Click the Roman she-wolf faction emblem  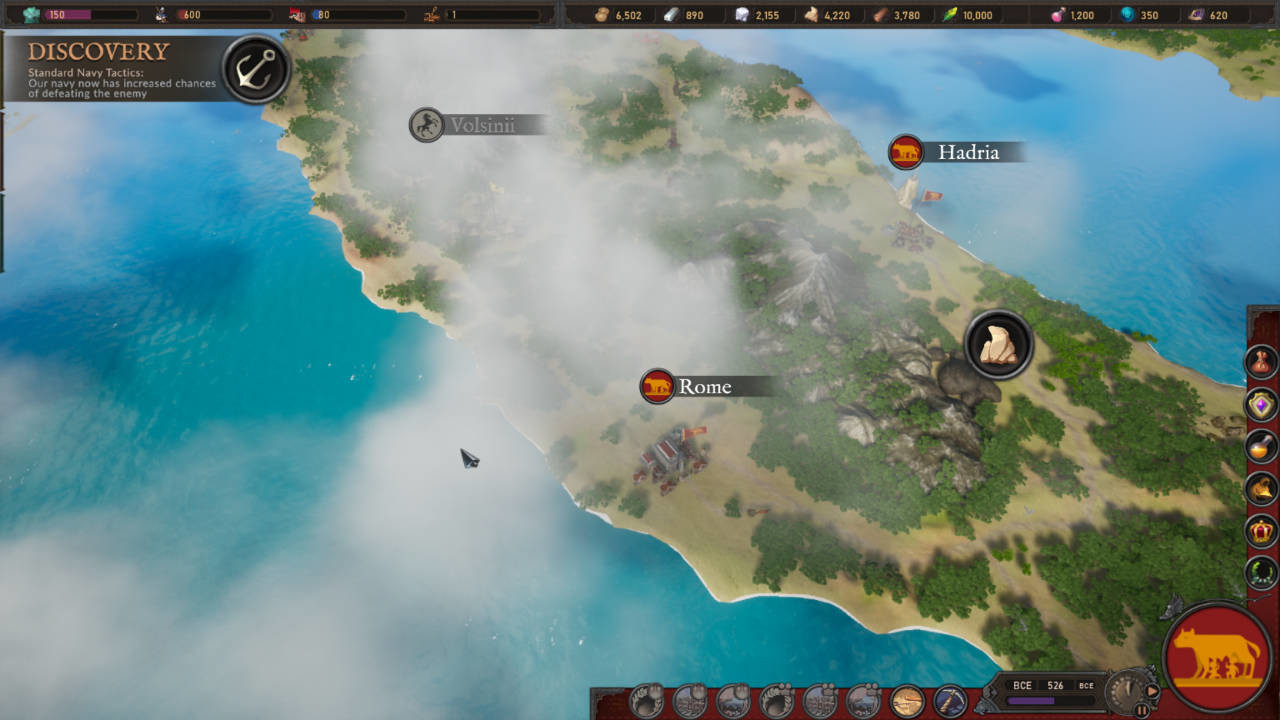point(1217,656)
